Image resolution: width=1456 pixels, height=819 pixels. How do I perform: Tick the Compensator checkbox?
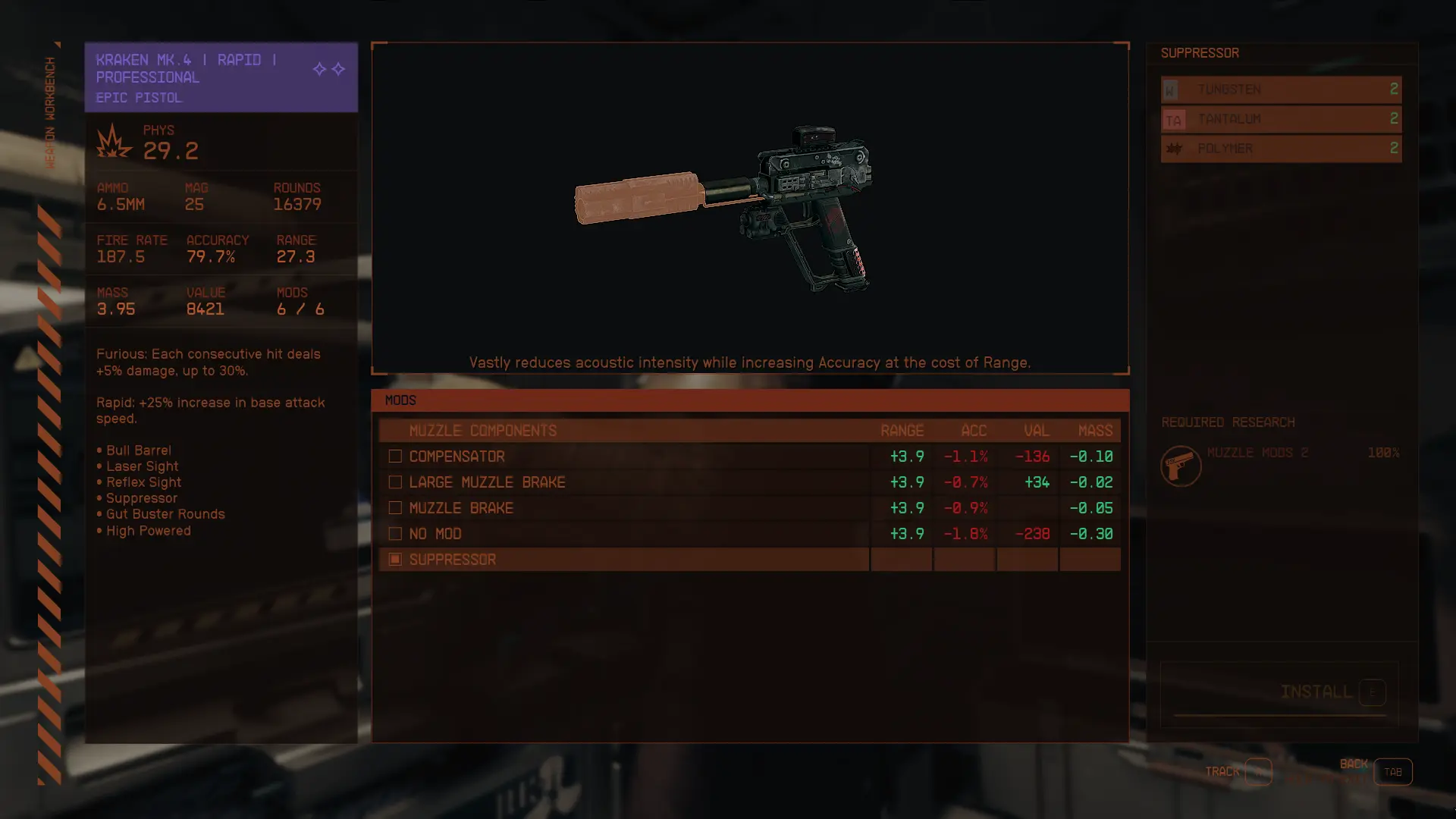pos(395,457)
